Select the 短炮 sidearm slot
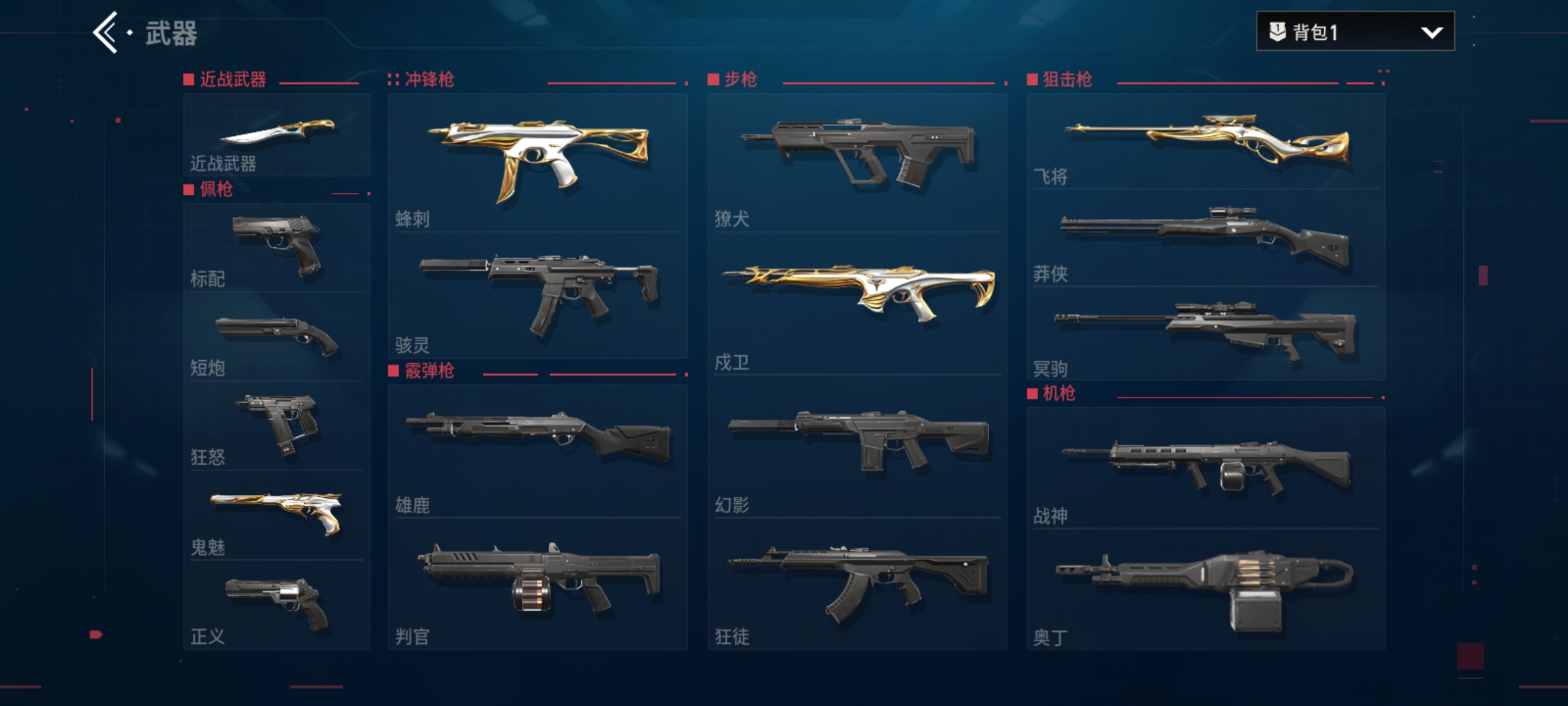 [276, 337]
